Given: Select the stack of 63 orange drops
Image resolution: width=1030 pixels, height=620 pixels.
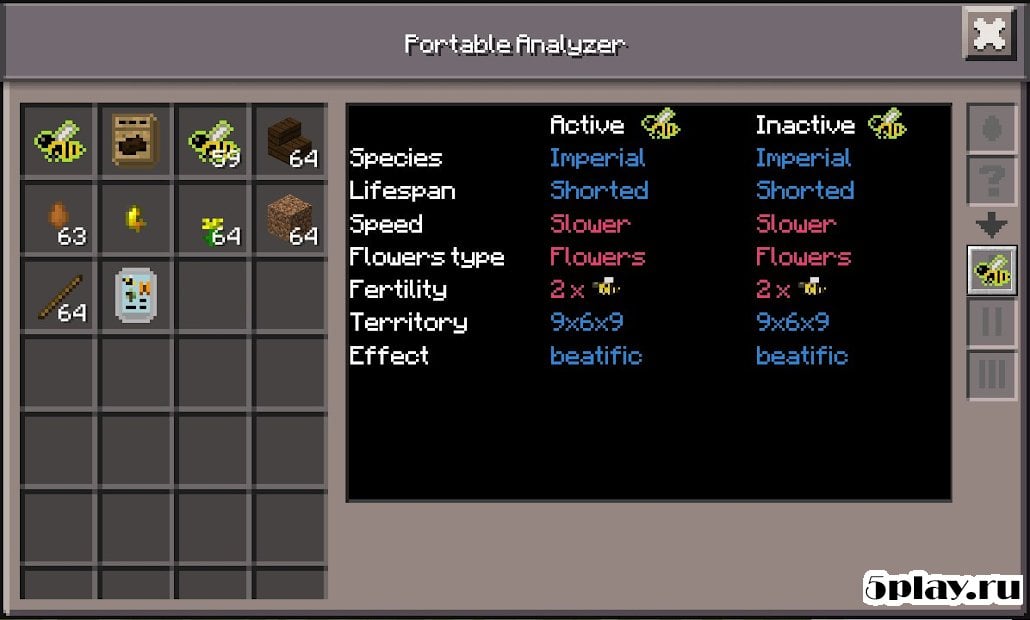Looking at the screenshot, I should pos(59,220).
